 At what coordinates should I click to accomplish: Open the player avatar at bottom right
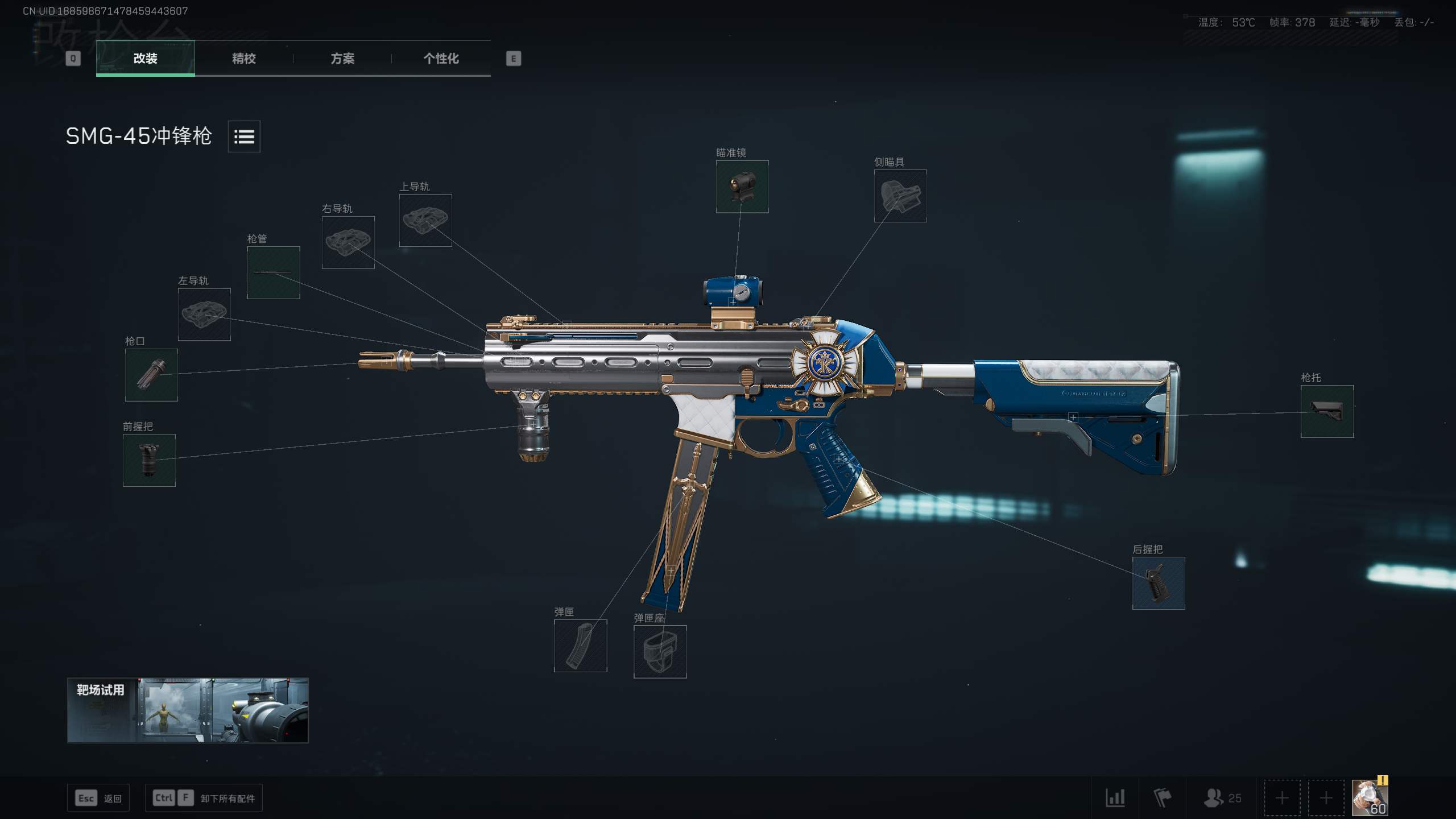[1370, 797]
